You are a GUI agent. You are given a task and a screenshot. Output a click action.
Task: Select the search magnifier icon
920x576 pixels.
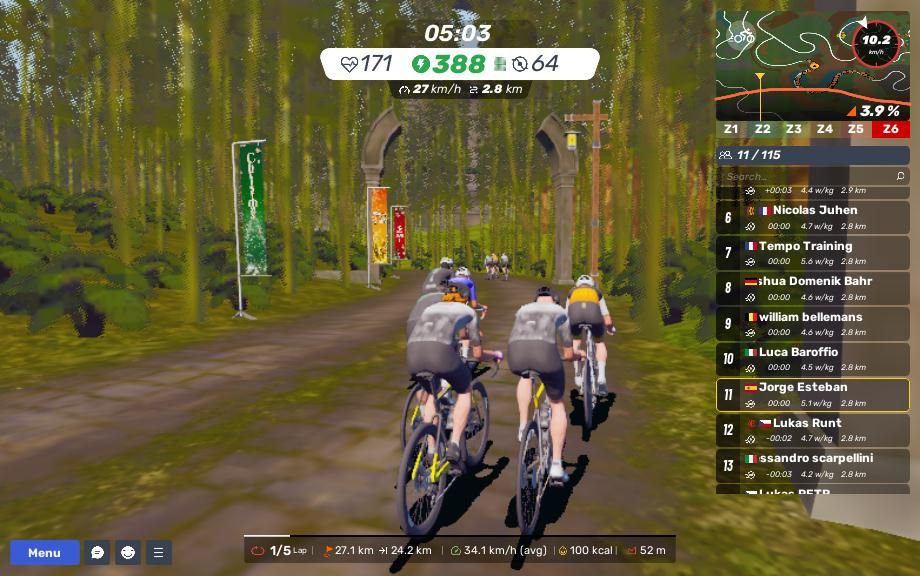coord(900,176)
